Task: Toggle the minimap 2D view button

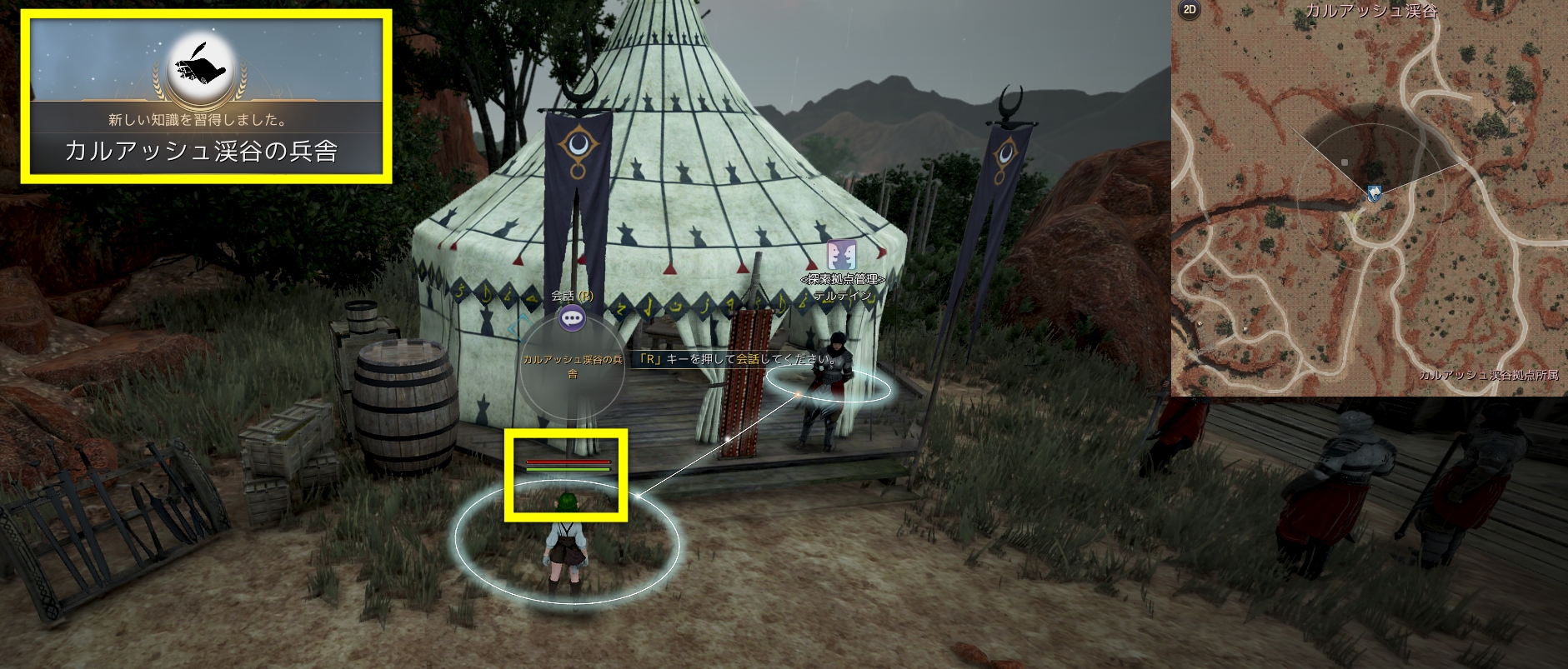Action: (1190, 10)
